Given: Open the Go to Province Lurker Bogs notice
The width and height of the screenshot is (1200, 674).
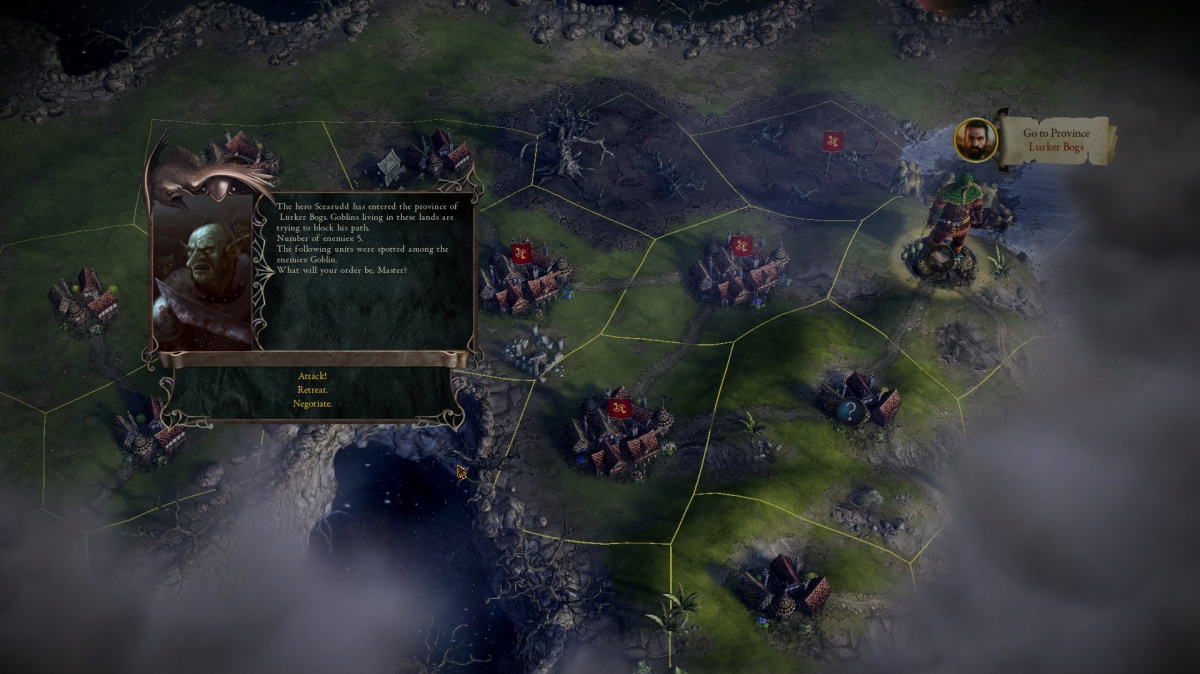Looking at the screenshot, I should (1056, 140).
